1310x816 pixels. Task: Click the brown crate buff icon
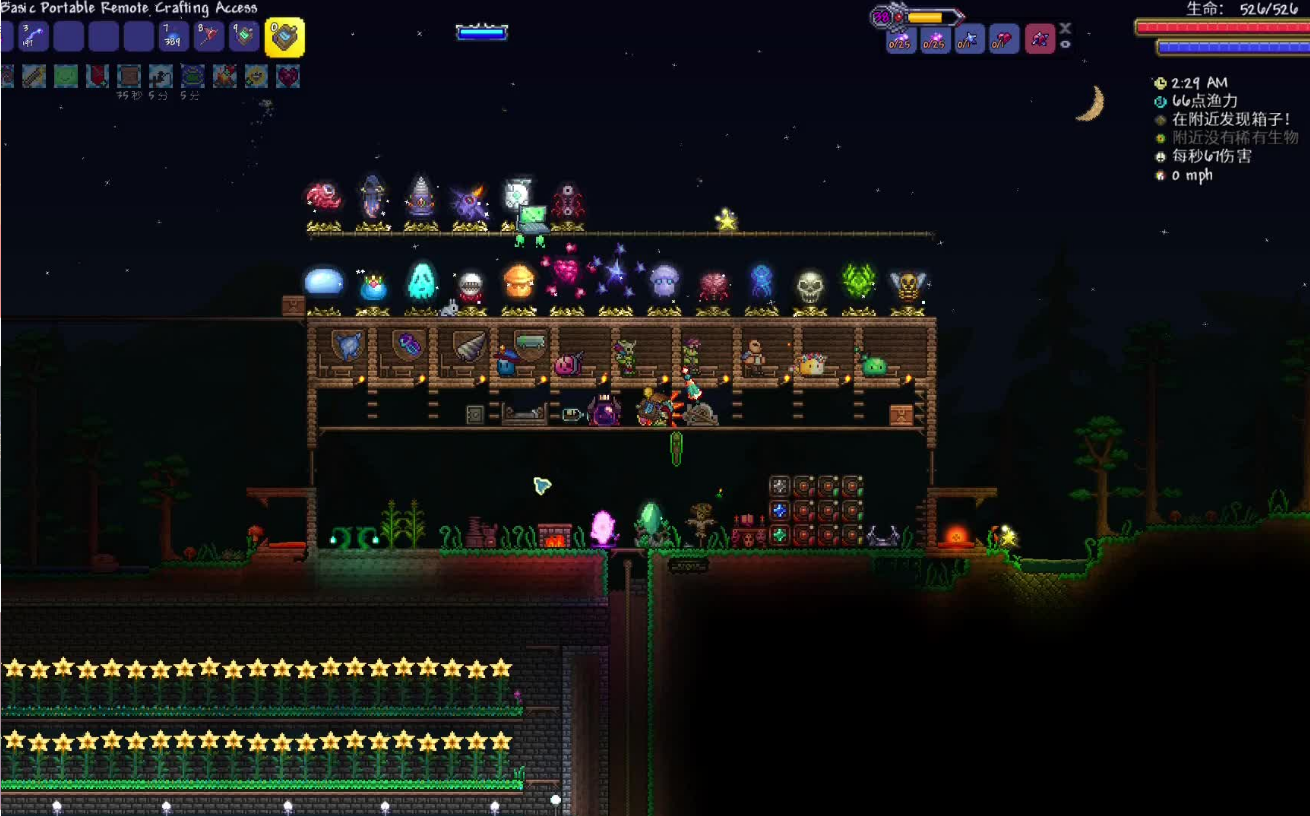(128, 76)
